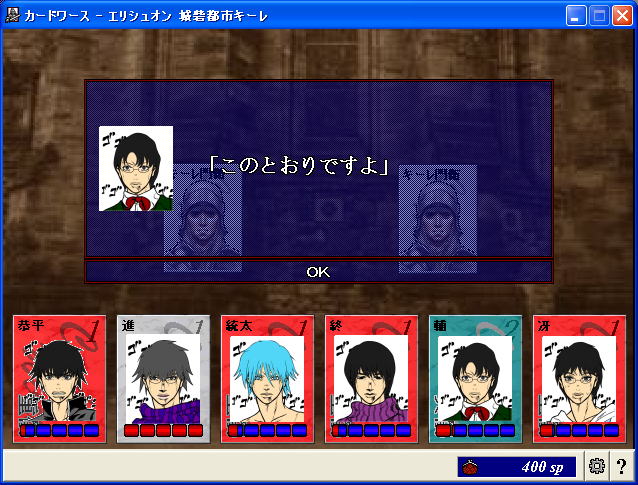Minimize the game window
This screenshot has width=638, height=485.
tap(576, 15)
